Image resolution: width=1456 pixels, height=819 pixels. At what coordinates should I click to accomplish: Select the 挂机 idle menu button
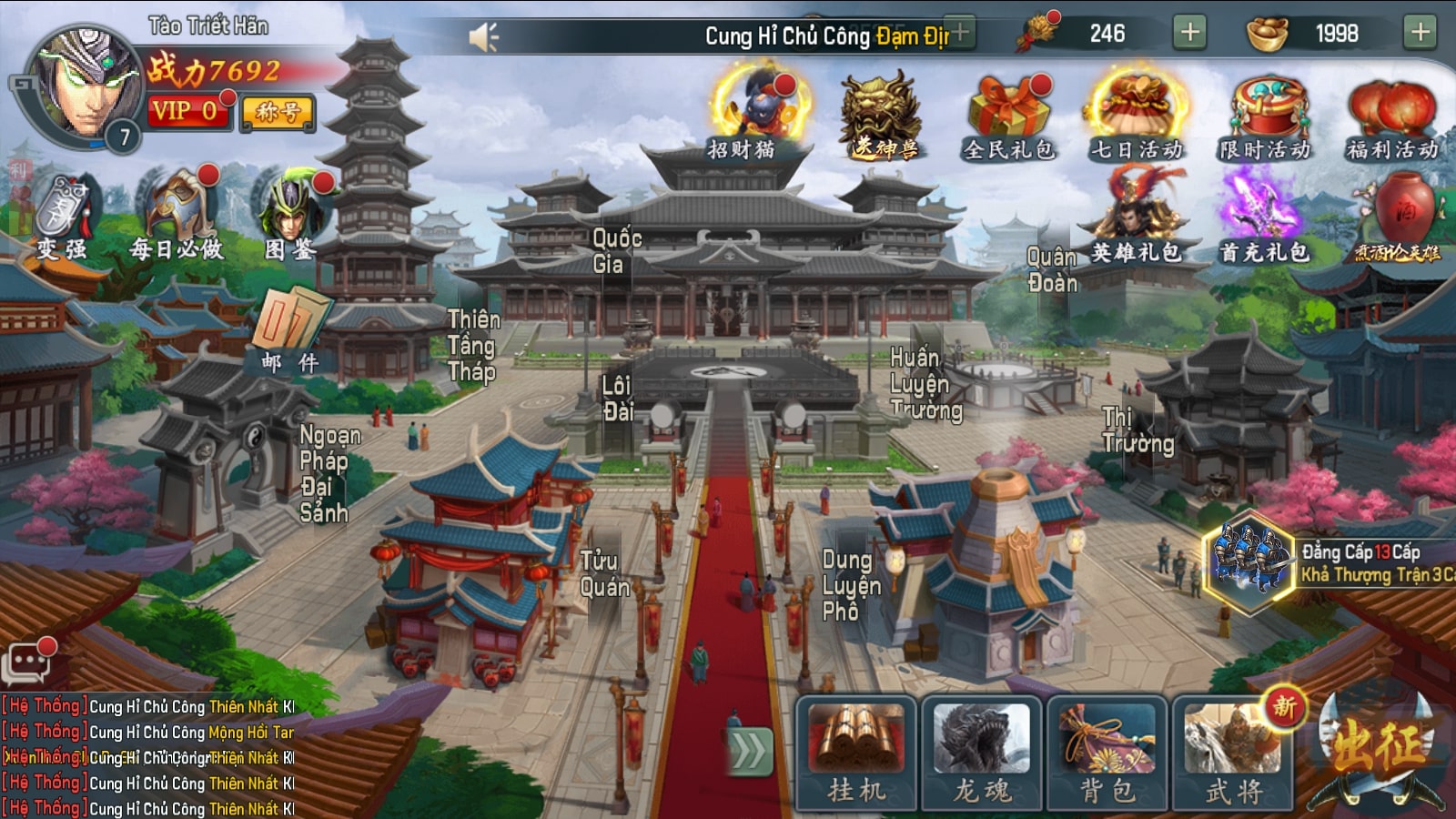point(856,753)
